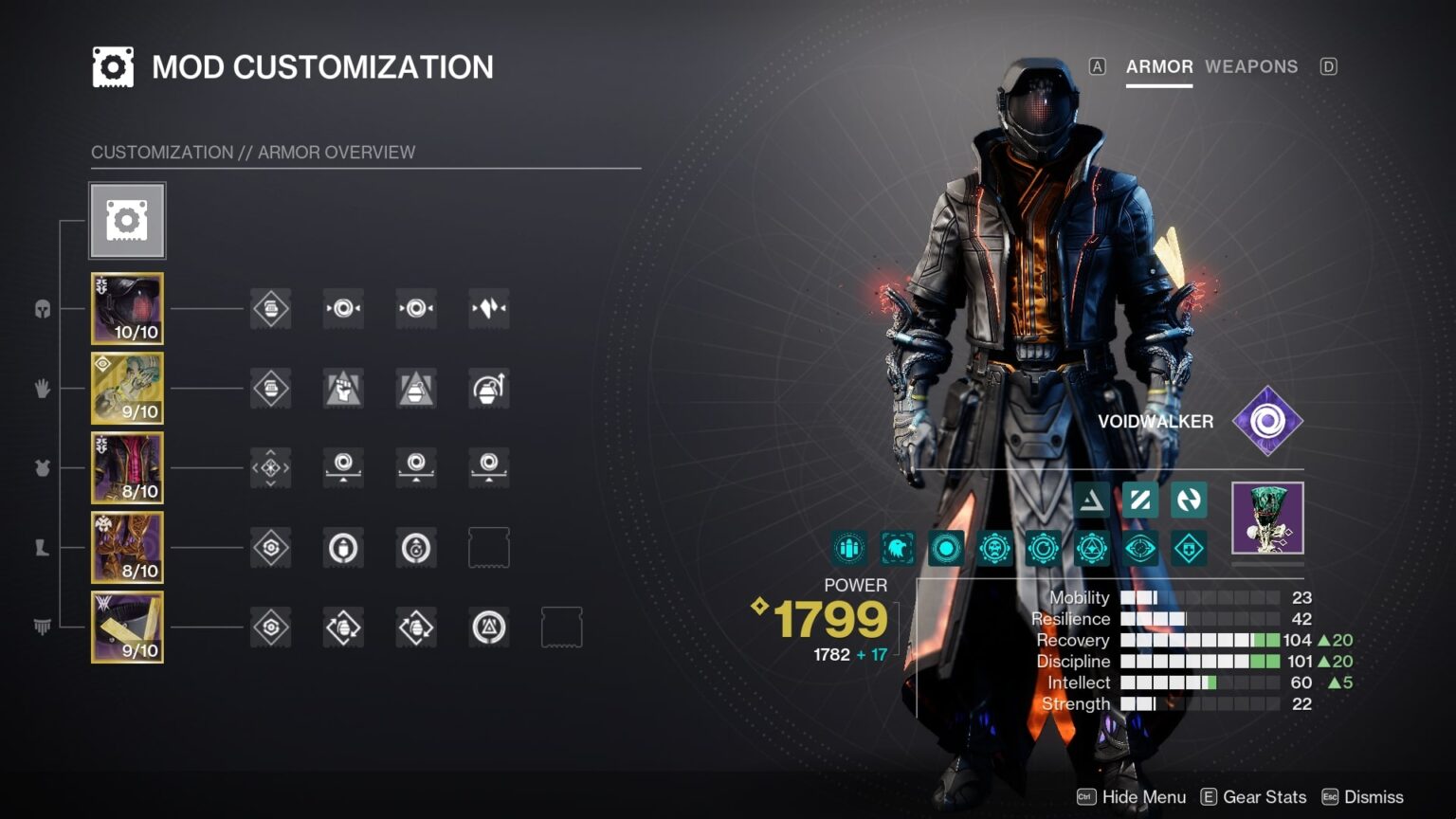Viewport: 1456px width, 819px height.
Task: Select the circled triangle mod on class item row
Action: (489, 628)
